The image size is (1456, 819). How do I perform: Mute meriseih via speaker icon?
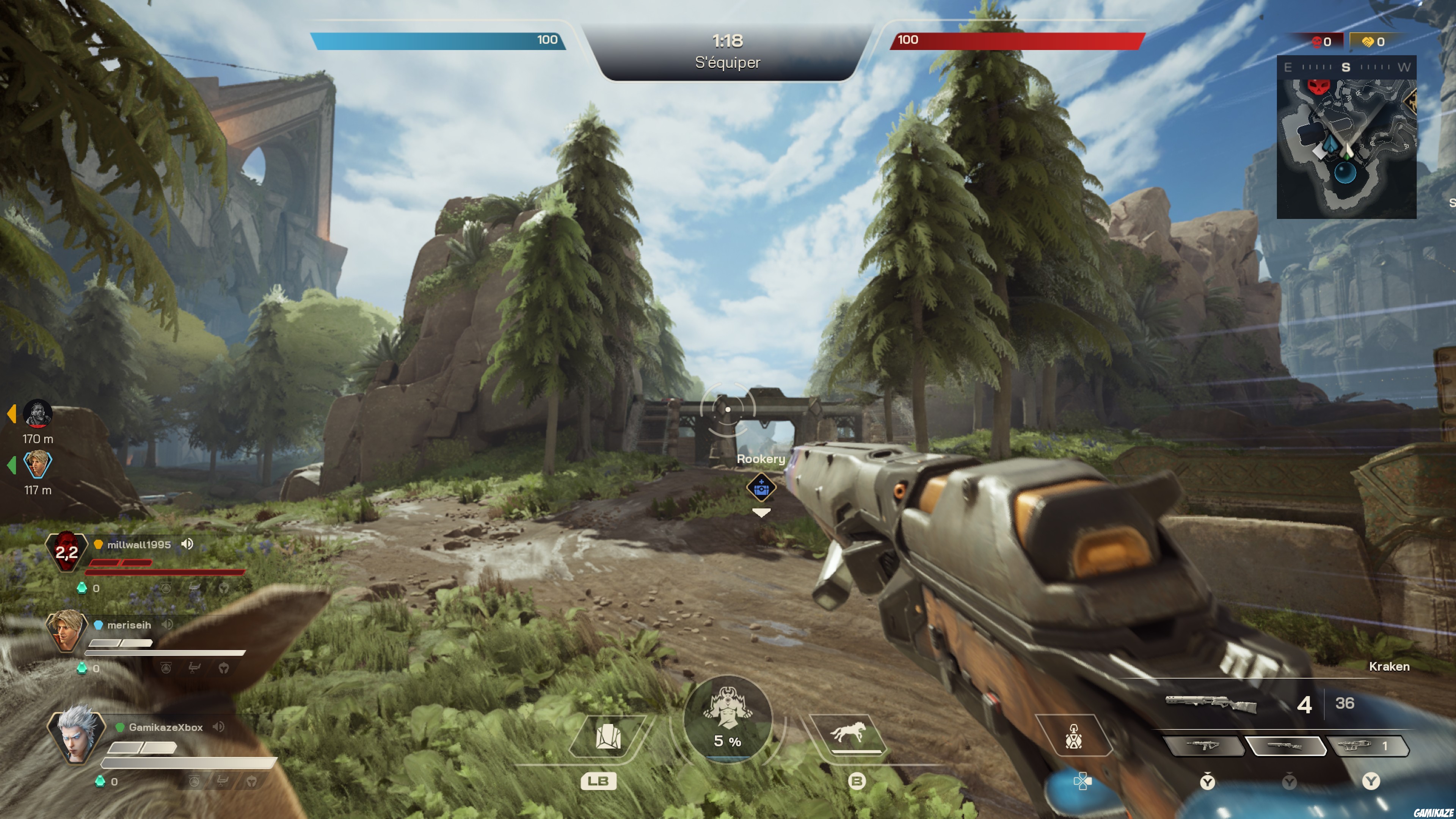coord(167,624)
